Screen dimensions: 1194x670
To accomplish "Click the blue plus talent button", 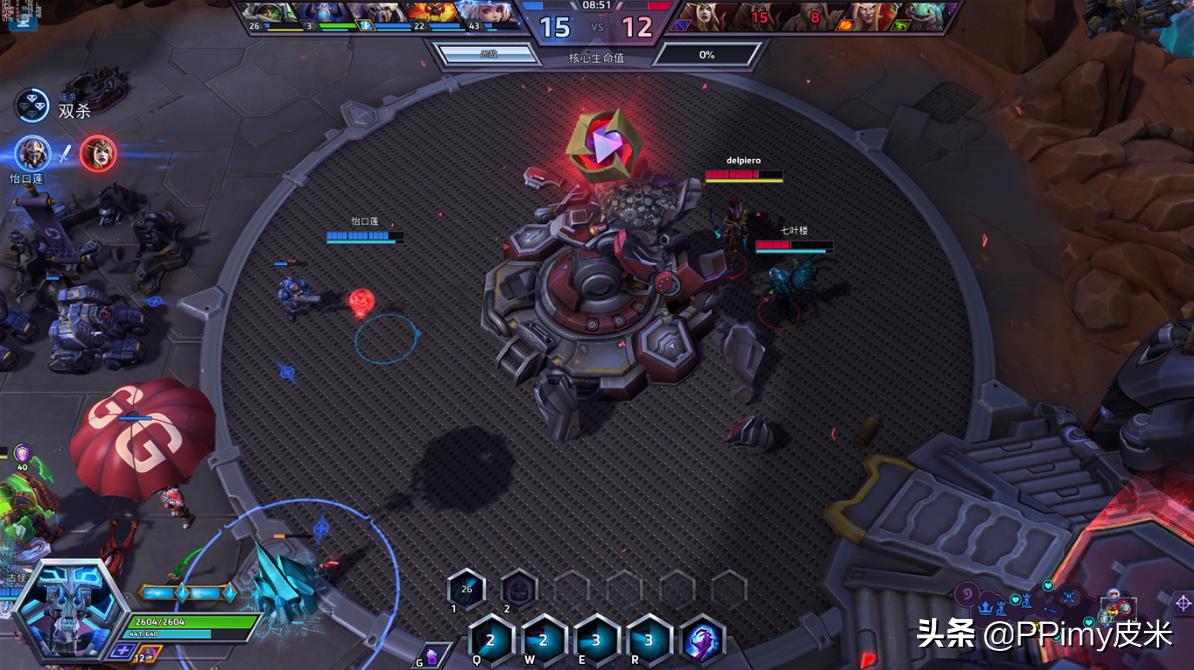I will pos(123,650).
